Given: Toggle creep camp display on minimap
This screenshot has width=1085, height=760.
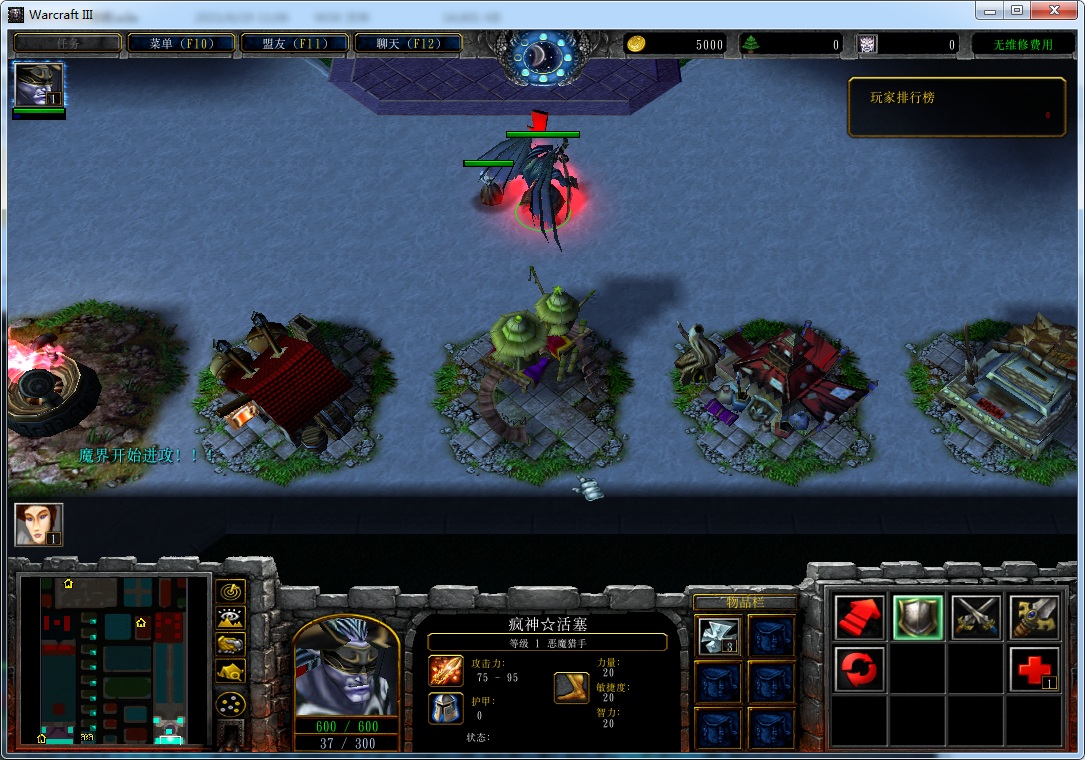Looking at the screenshot, I should (x=231, y=672).
